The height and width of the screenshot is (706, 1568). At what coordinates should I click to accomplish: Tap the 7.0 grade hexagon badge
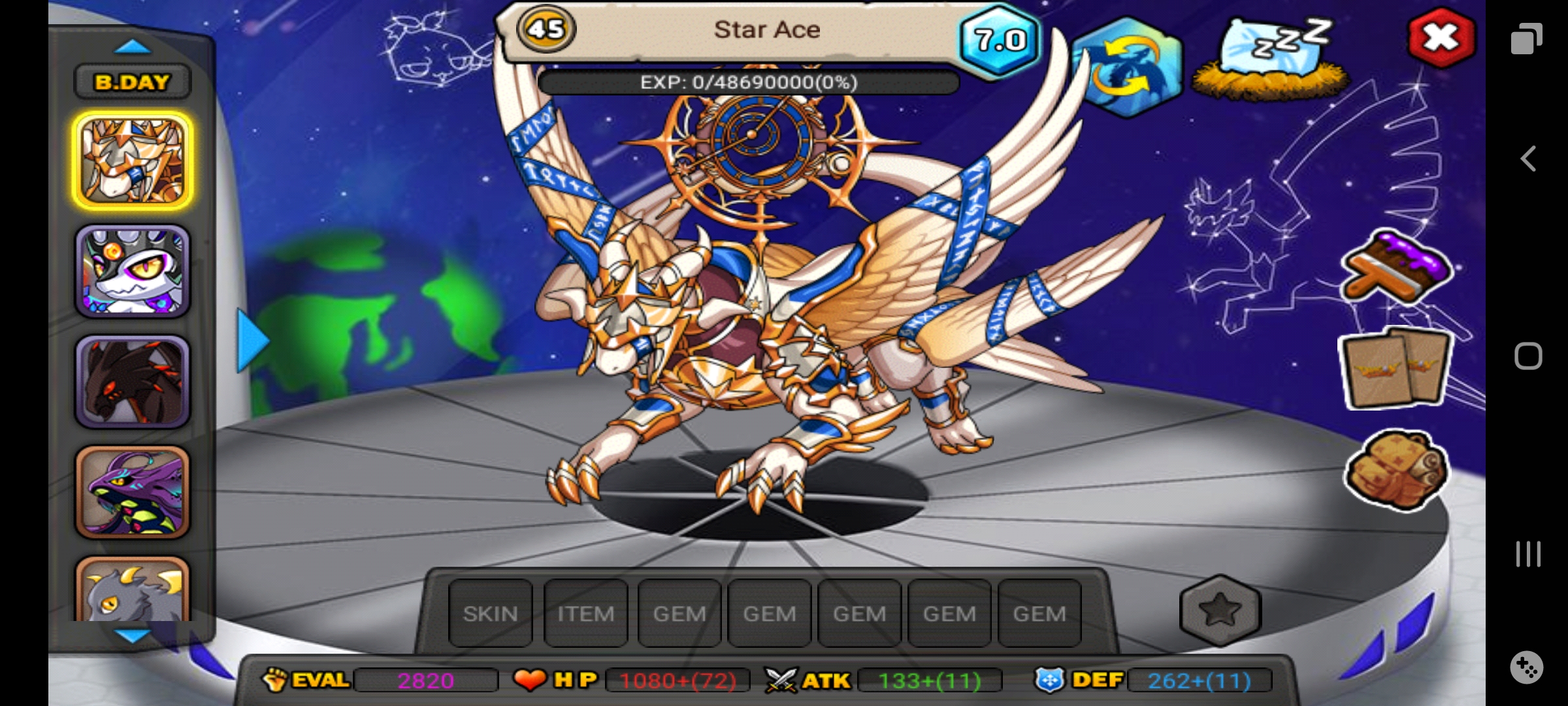1000,41
